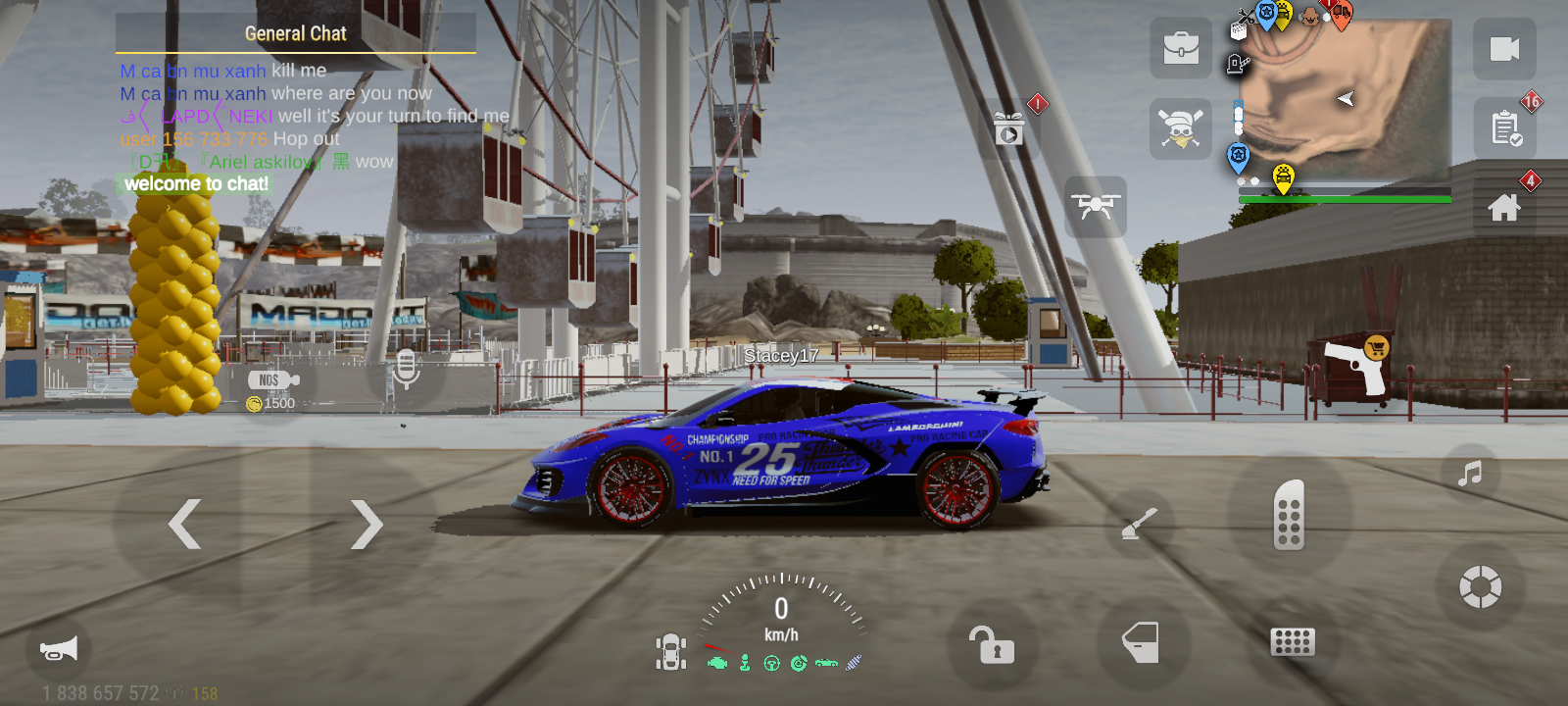
Task: Tap the gear shifter remote button
Action: [1289, 515]
